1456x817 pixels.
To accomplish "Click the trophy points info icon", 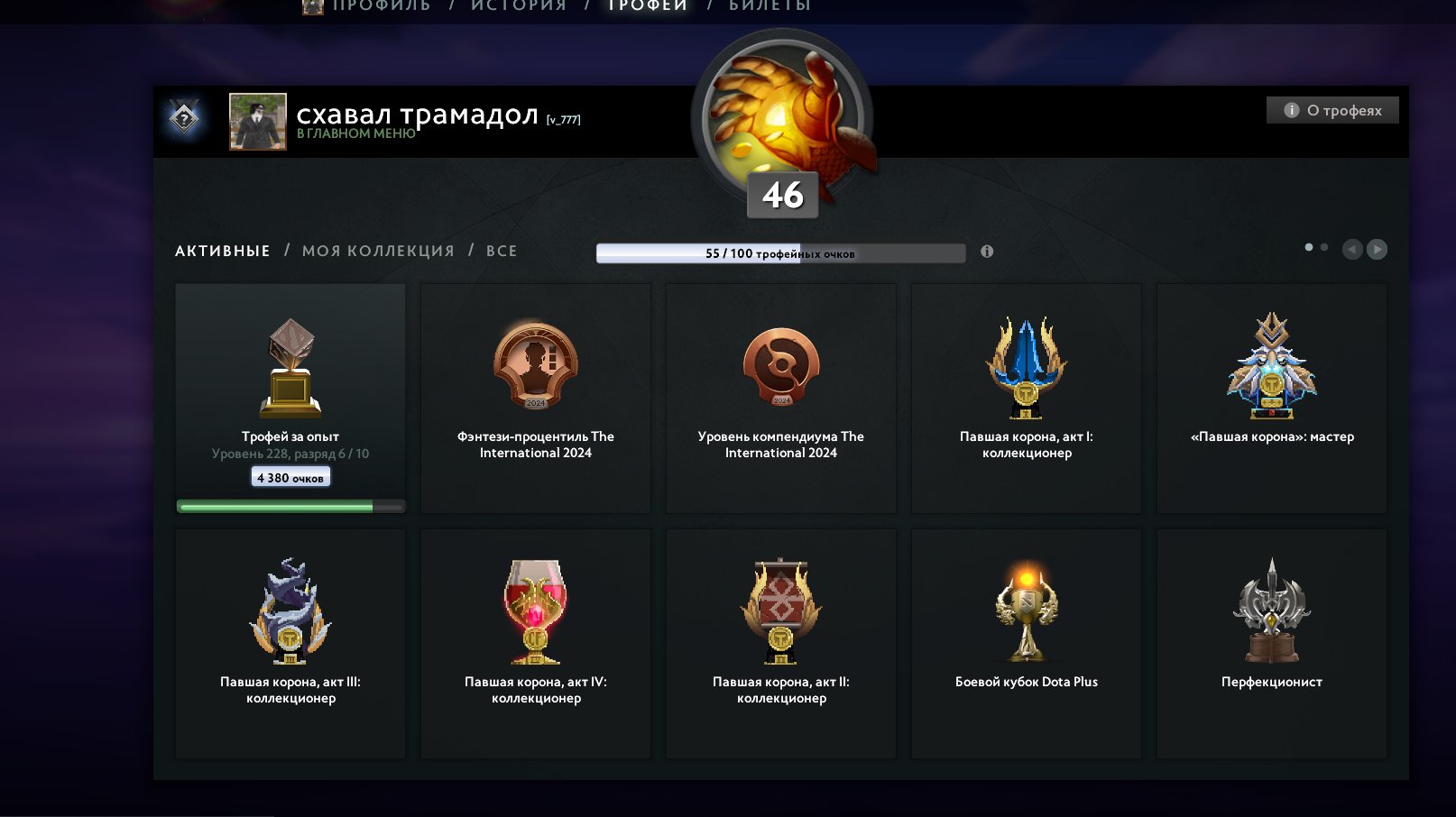I will 987,252.
